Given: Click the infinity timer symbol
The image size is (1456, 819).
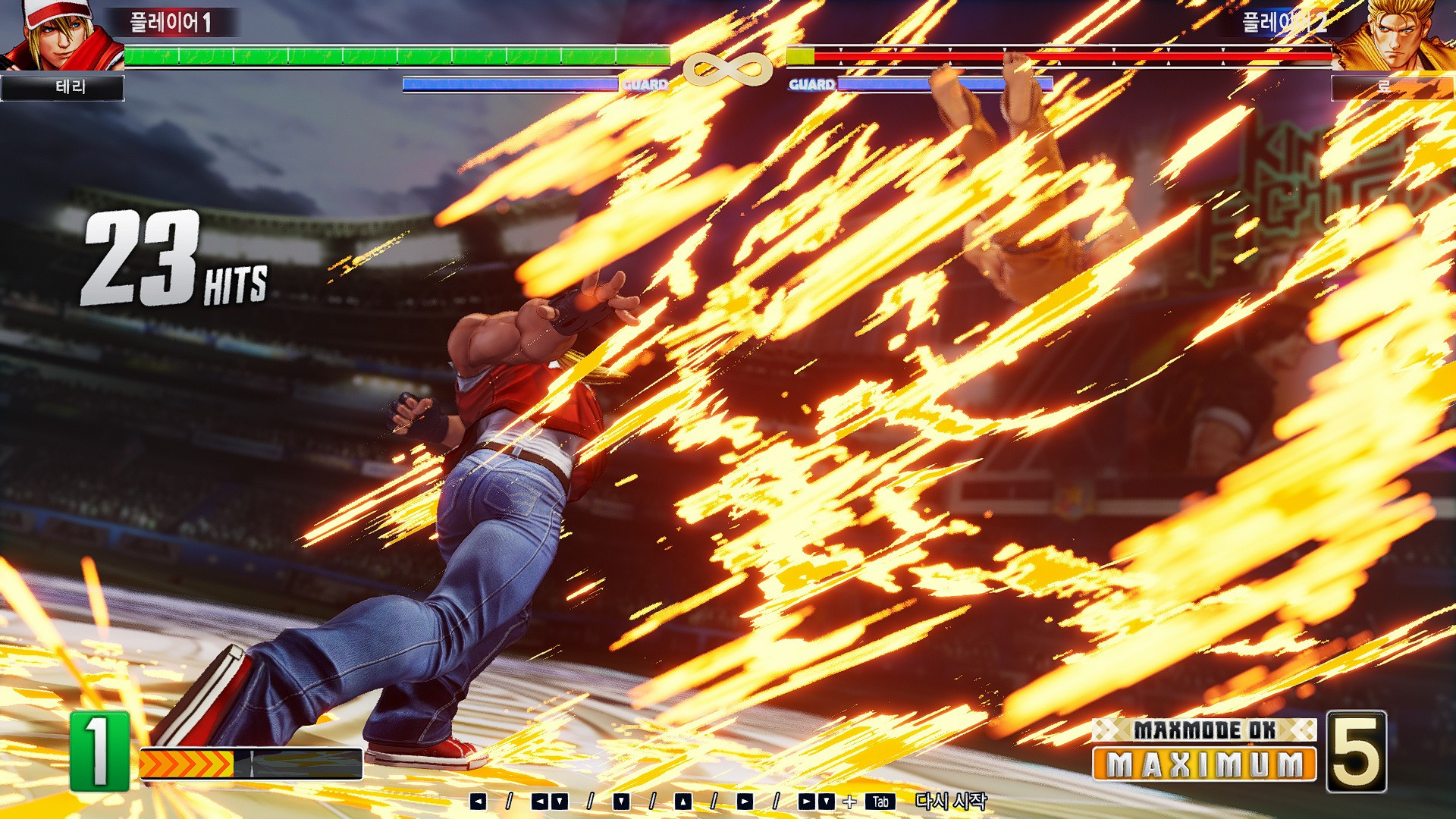Looking at the screenshot, I should 728,72.
